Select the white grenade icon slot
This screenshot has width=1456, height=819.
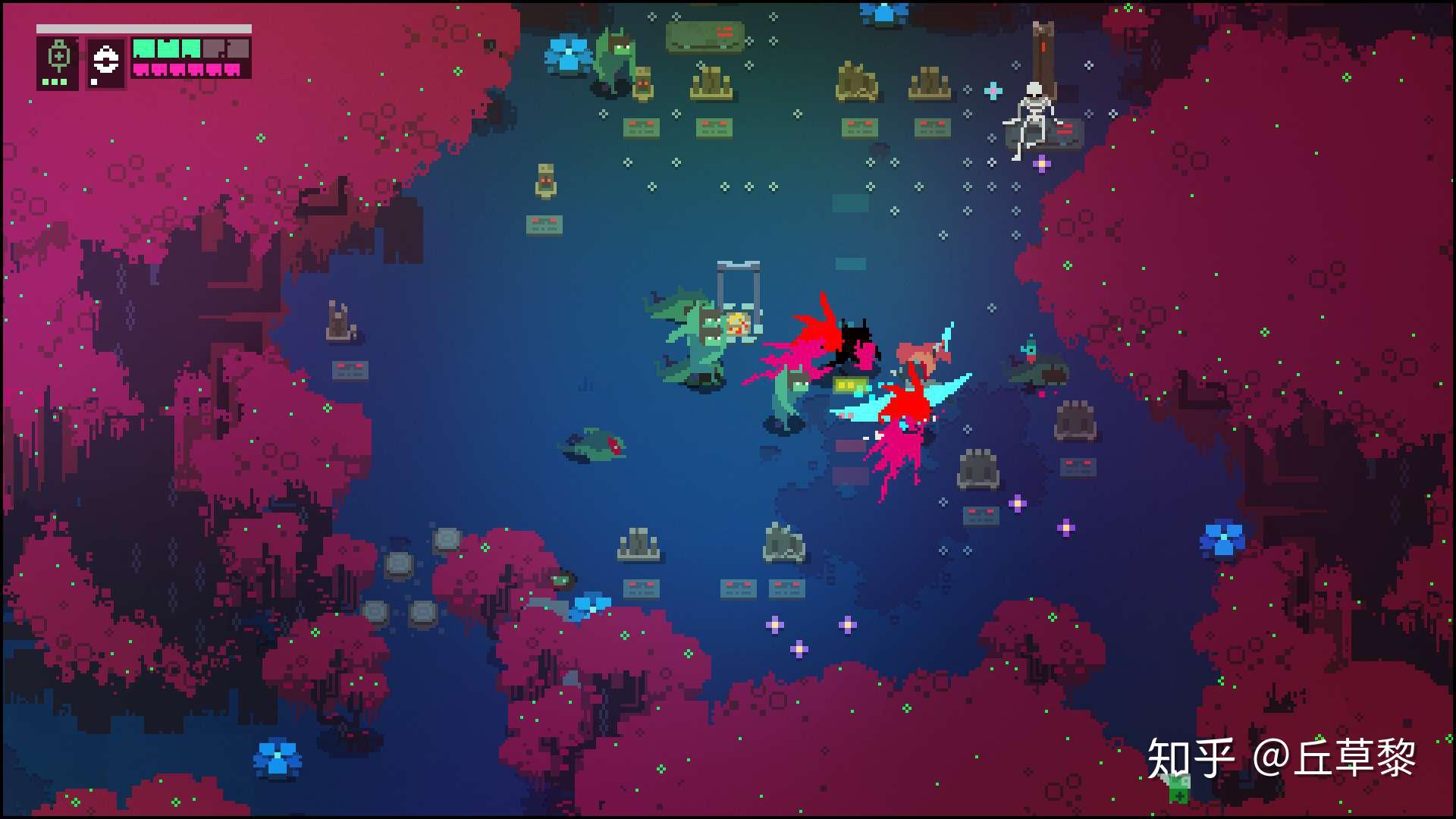point(105,60)
